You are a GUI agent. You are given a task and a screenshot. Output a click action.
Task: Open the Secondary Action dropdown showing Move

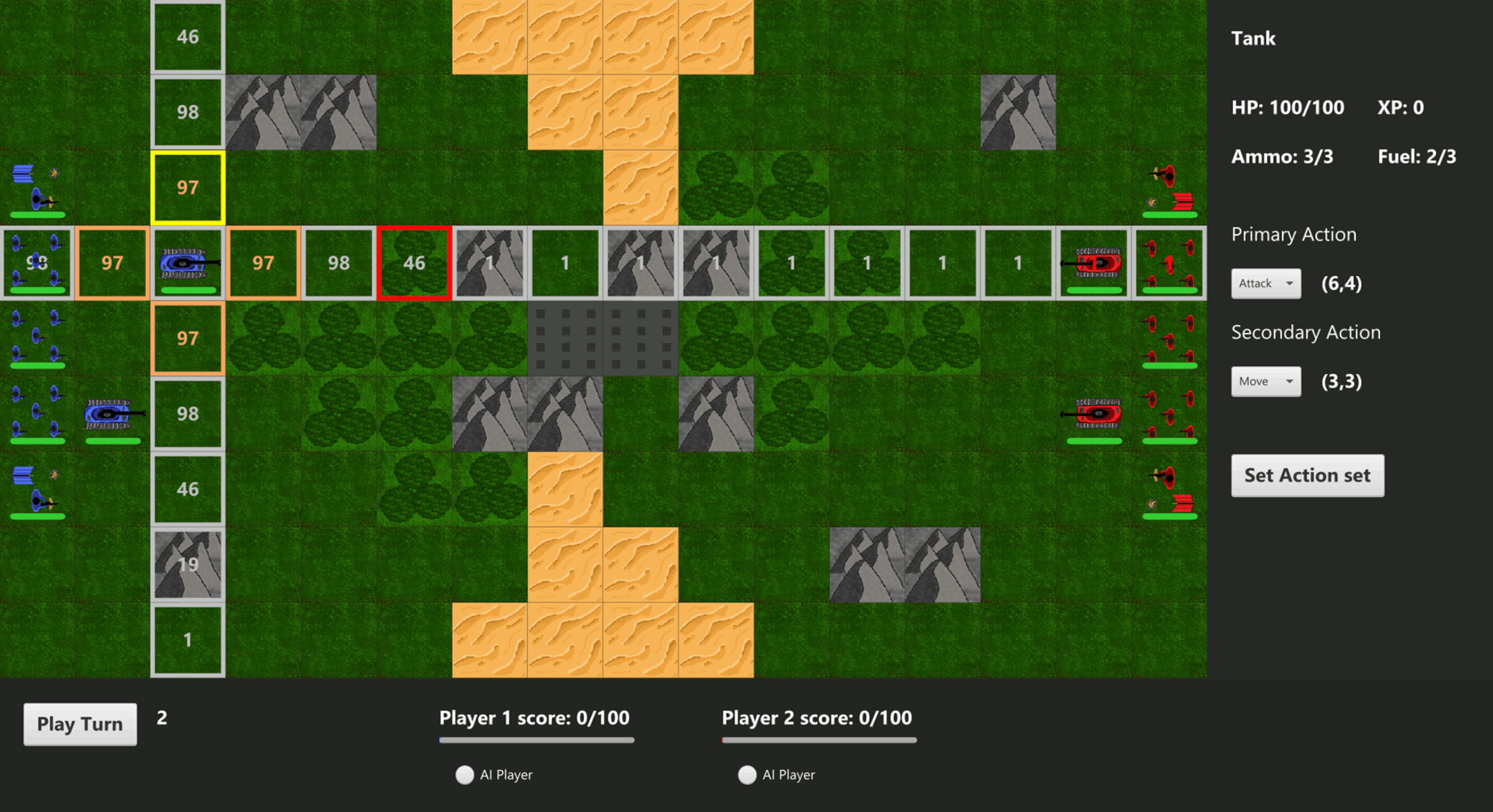(x=1265, y=382)
